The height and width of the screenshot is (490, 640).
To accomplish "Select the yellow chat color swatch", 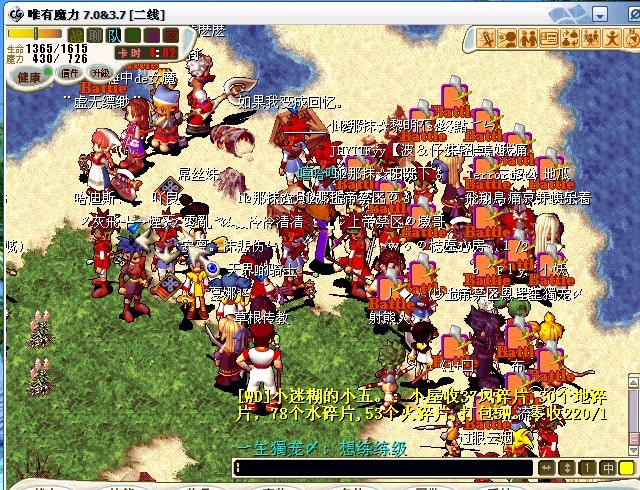I will pos(626,468).
